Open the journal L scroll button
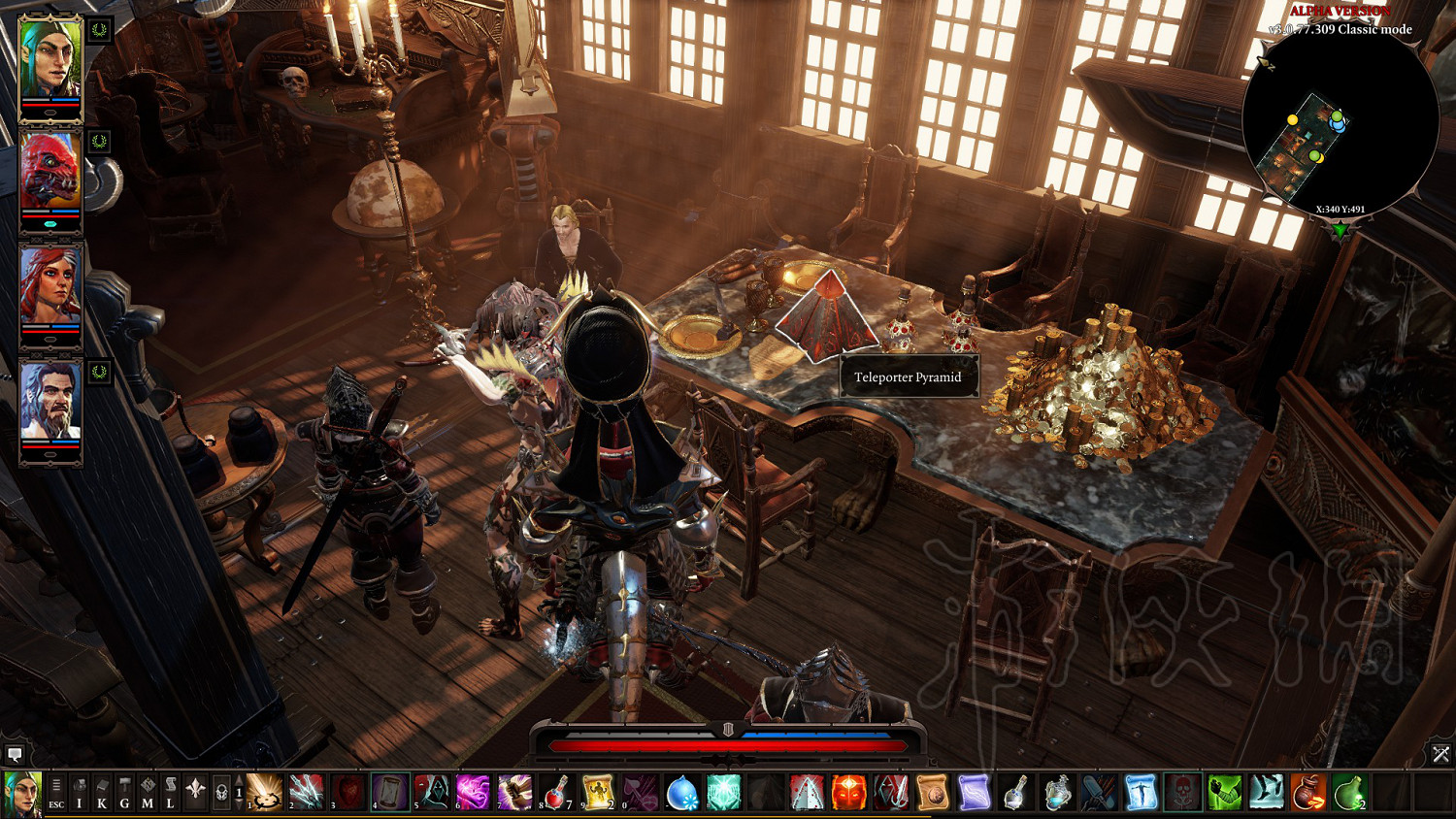The height and width of the screenshot is (819, 1456). 170,793
